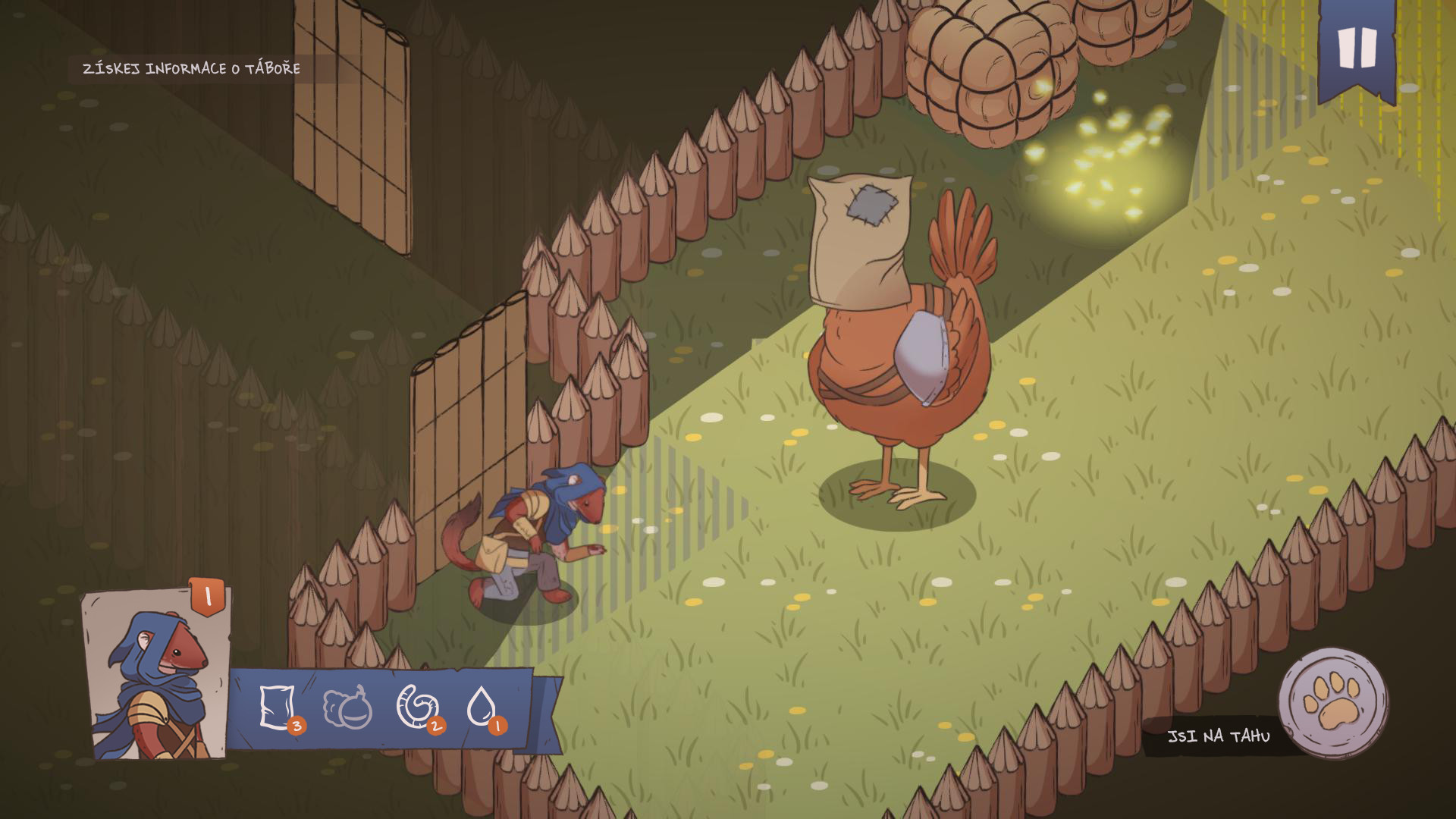Click the objective text ZÍSKEJ INFORMACE O TÁBOŘE
Viewport: 1456px width, 819px height.
(x=190, y=68)
